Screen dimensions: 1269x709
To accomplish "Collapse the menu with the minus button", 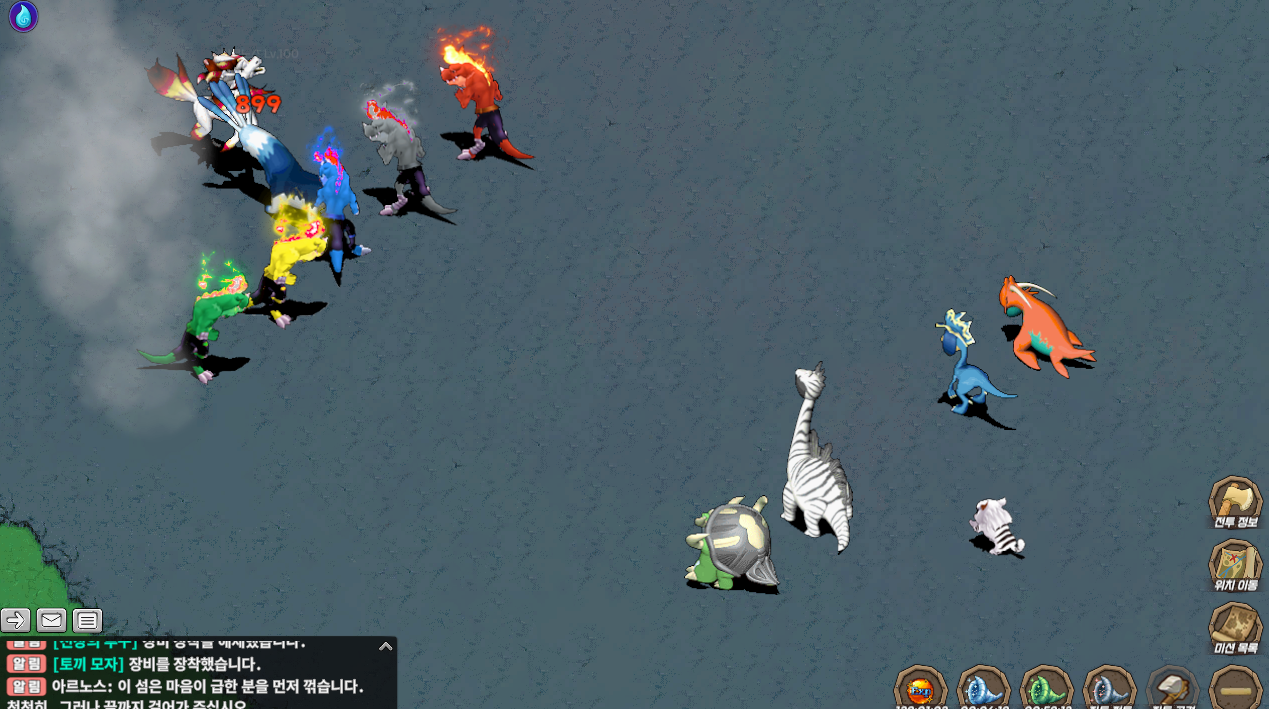I will point(1235,689).
